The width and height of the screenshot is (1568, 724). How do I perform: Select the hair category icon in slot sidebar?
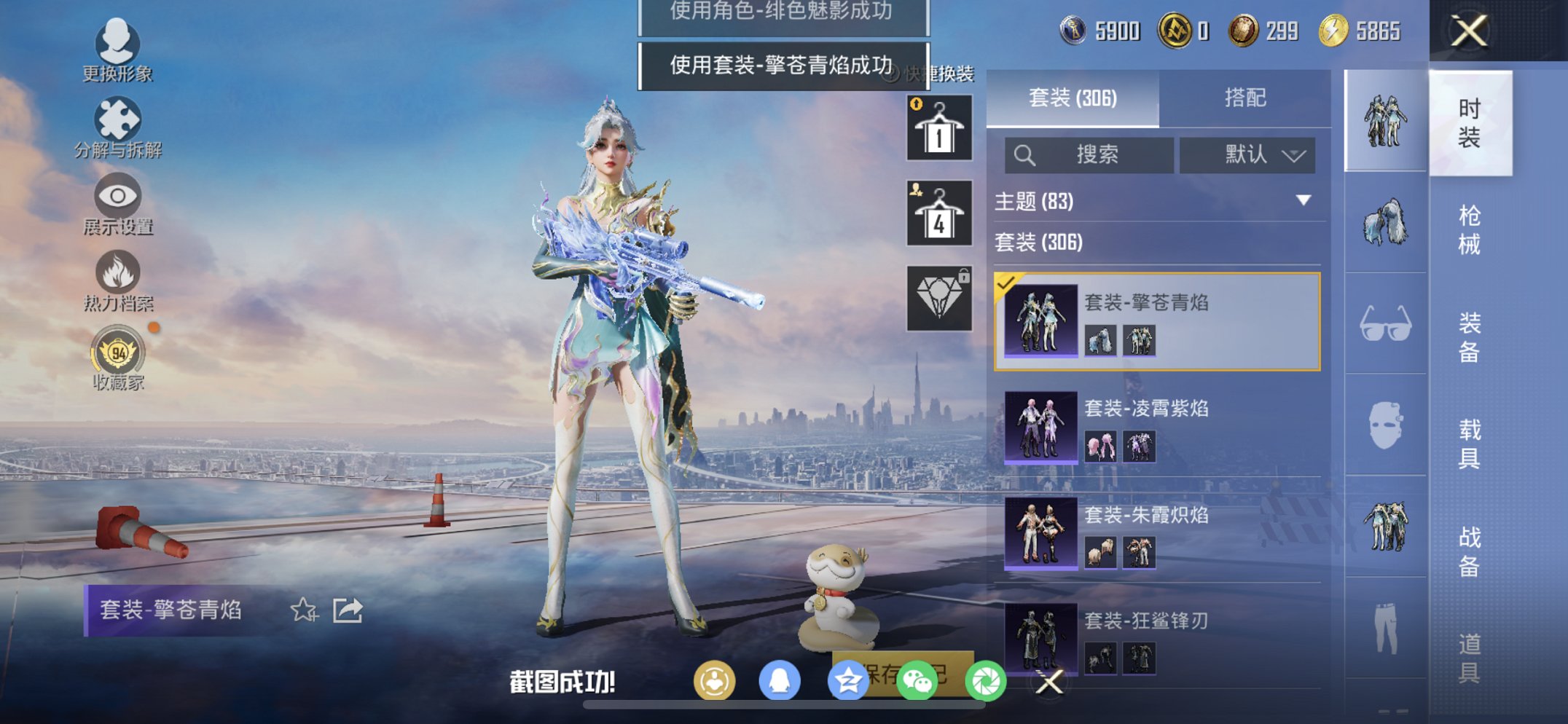[x=1387, y=224]
